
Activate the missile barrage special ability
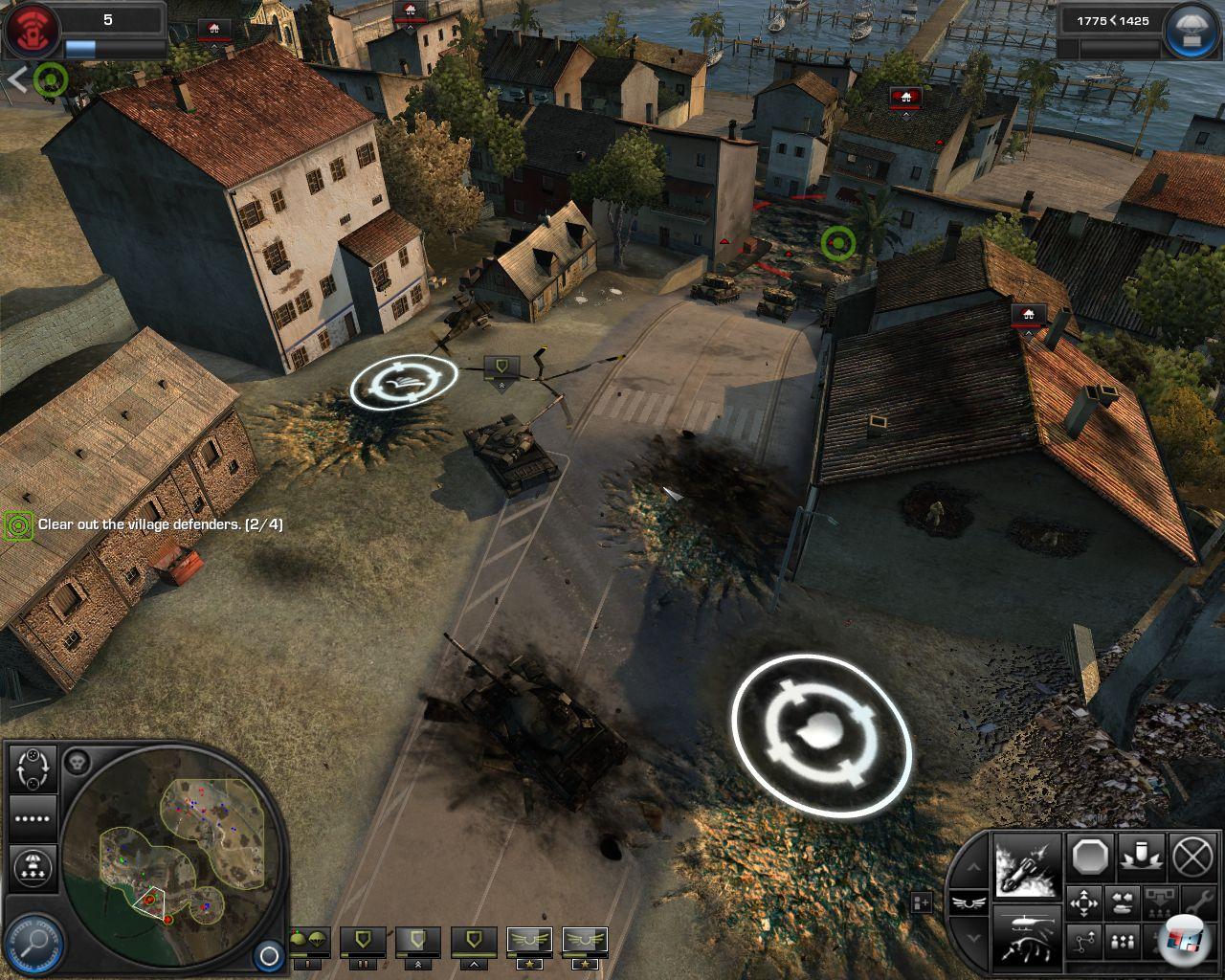[1027, 867]
